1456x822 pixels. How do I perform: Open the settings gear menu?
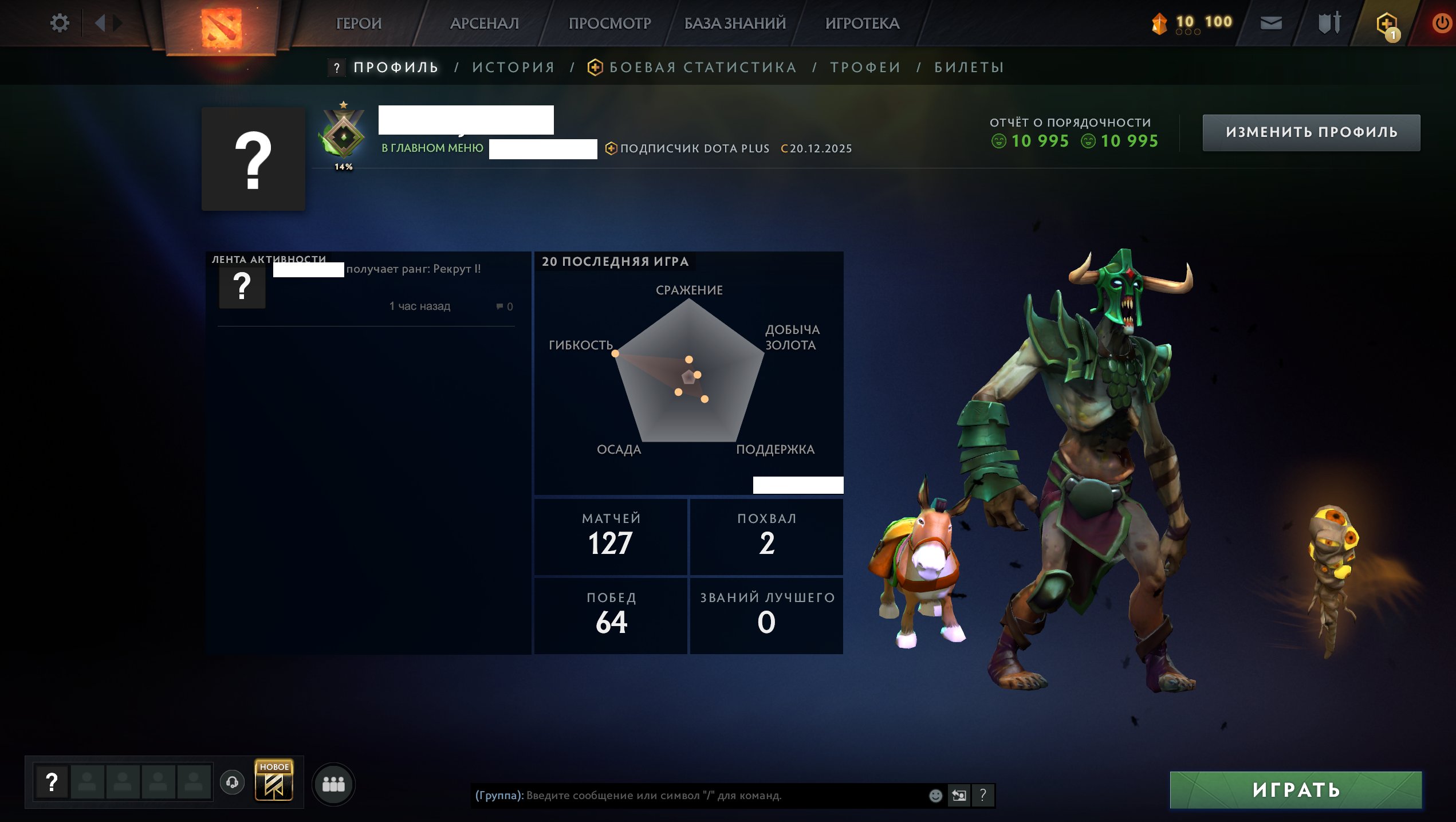click(60, 22)
